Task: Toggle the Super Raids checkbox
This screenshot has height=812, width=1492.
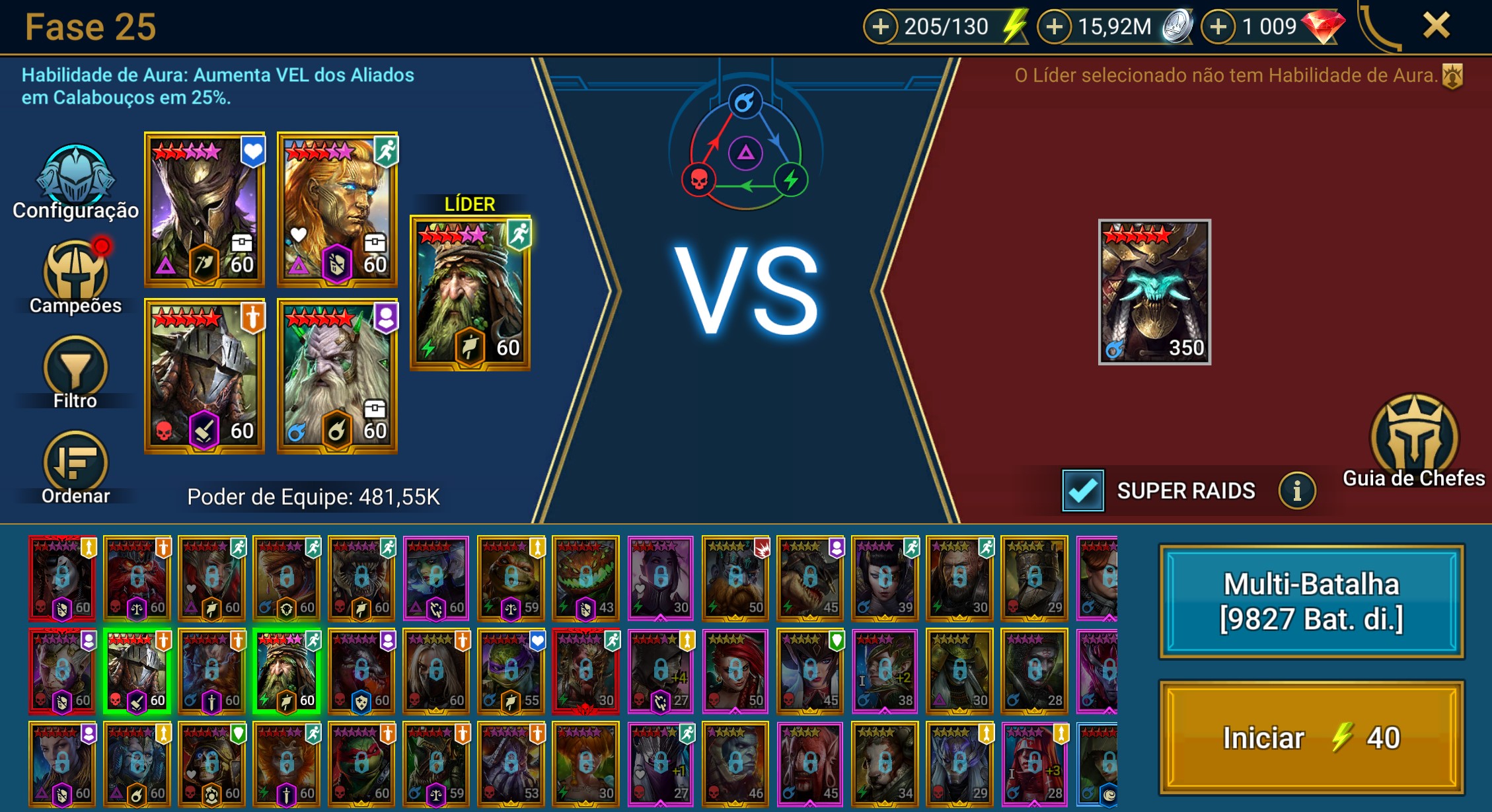Action: [1082, 491]
